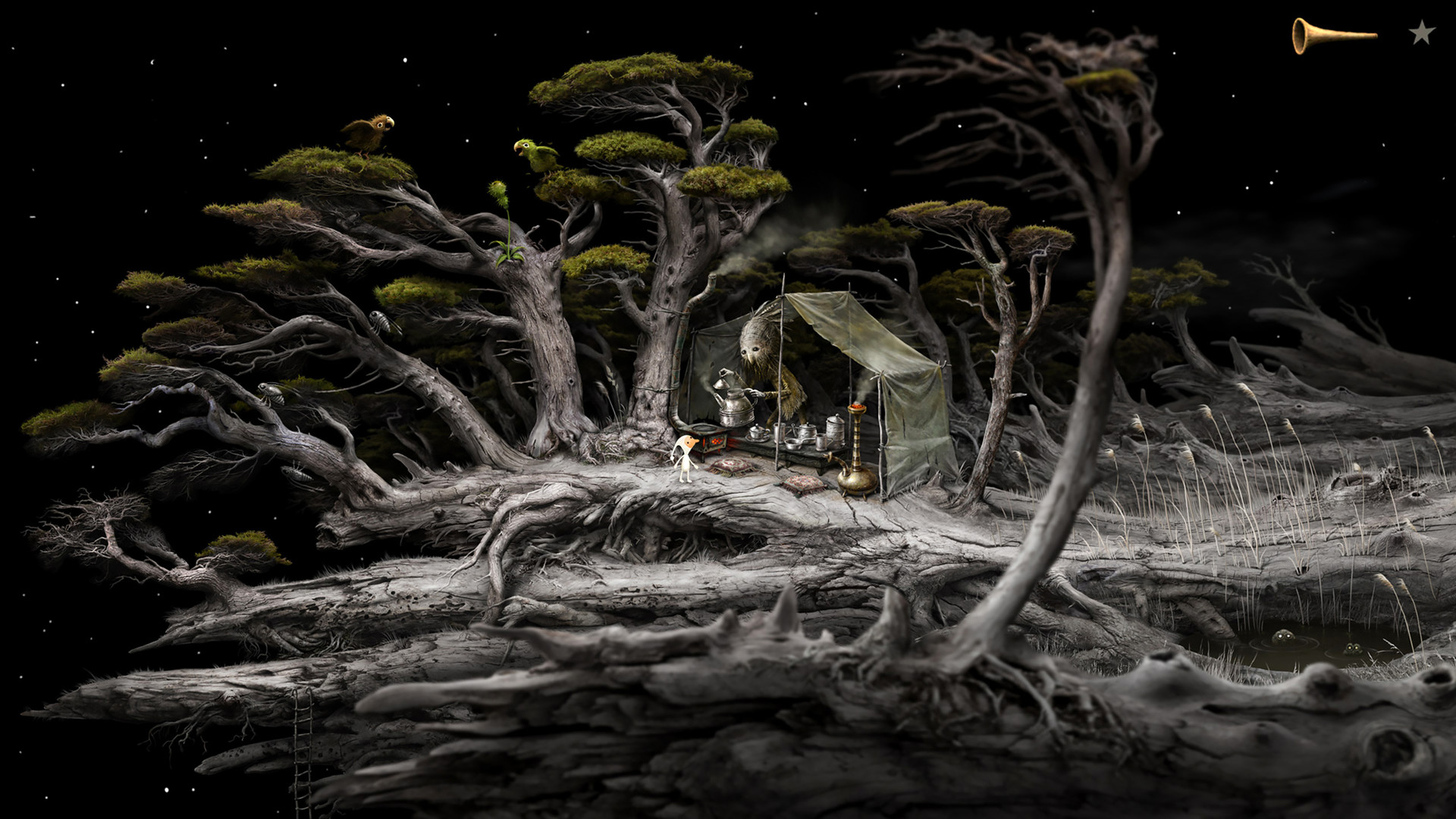
Task: Click the glowing ember burner on the hookah
Action: pos(857,407)
